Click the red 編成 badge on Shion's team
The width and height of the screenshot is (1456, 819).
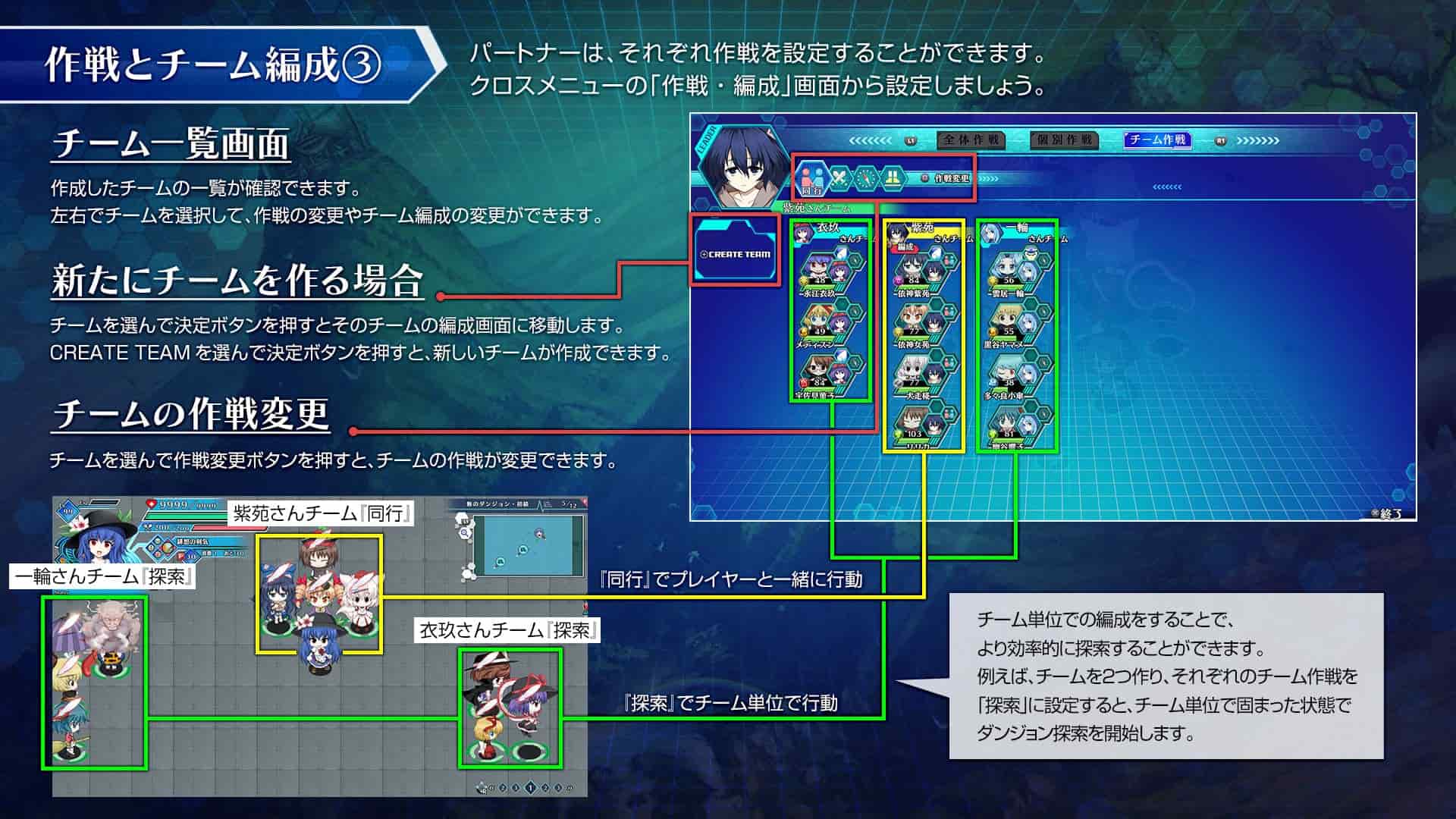point(905,248)
